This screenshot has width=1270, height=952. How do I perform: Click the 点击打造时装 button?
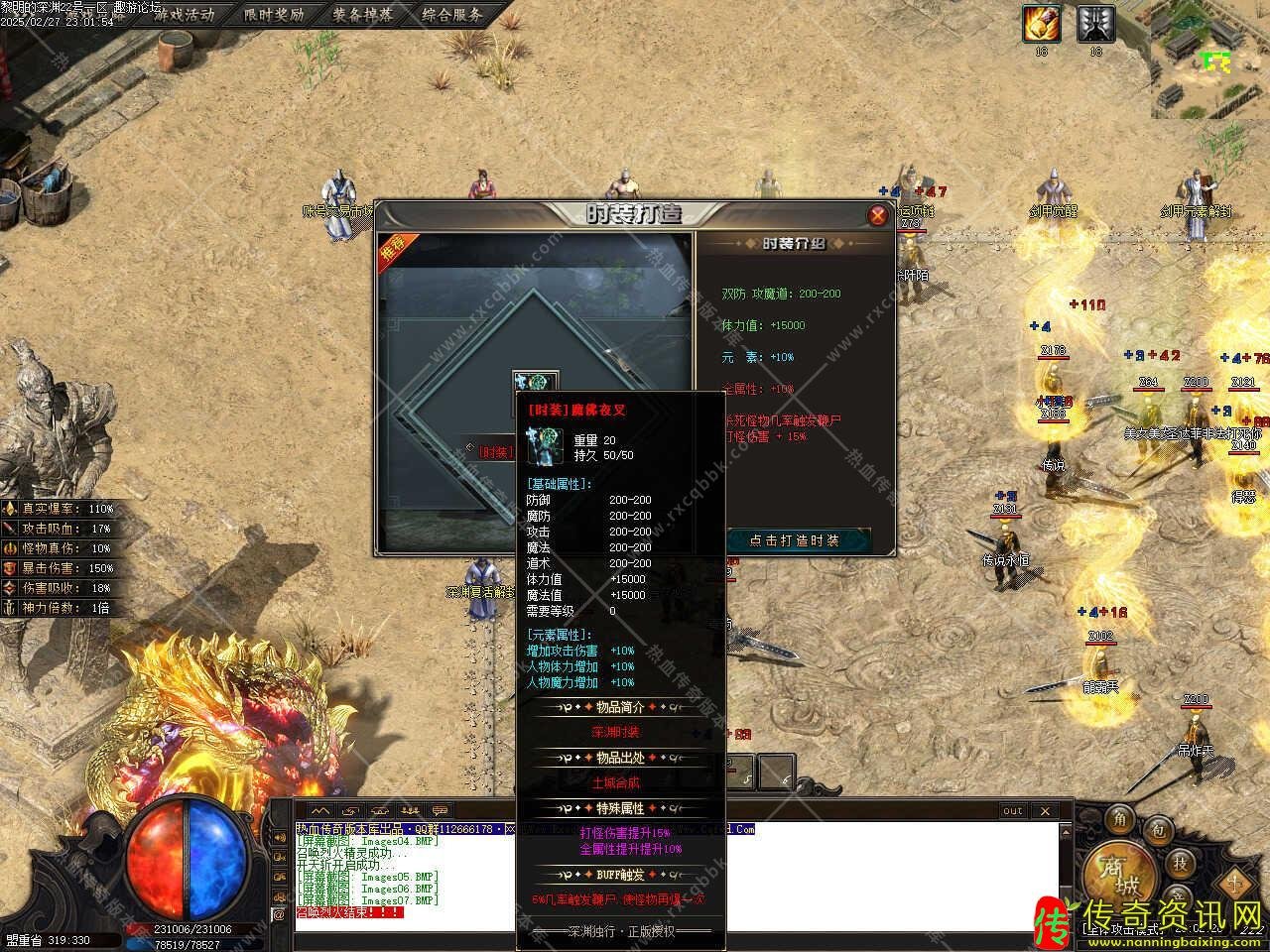[795, 540]
